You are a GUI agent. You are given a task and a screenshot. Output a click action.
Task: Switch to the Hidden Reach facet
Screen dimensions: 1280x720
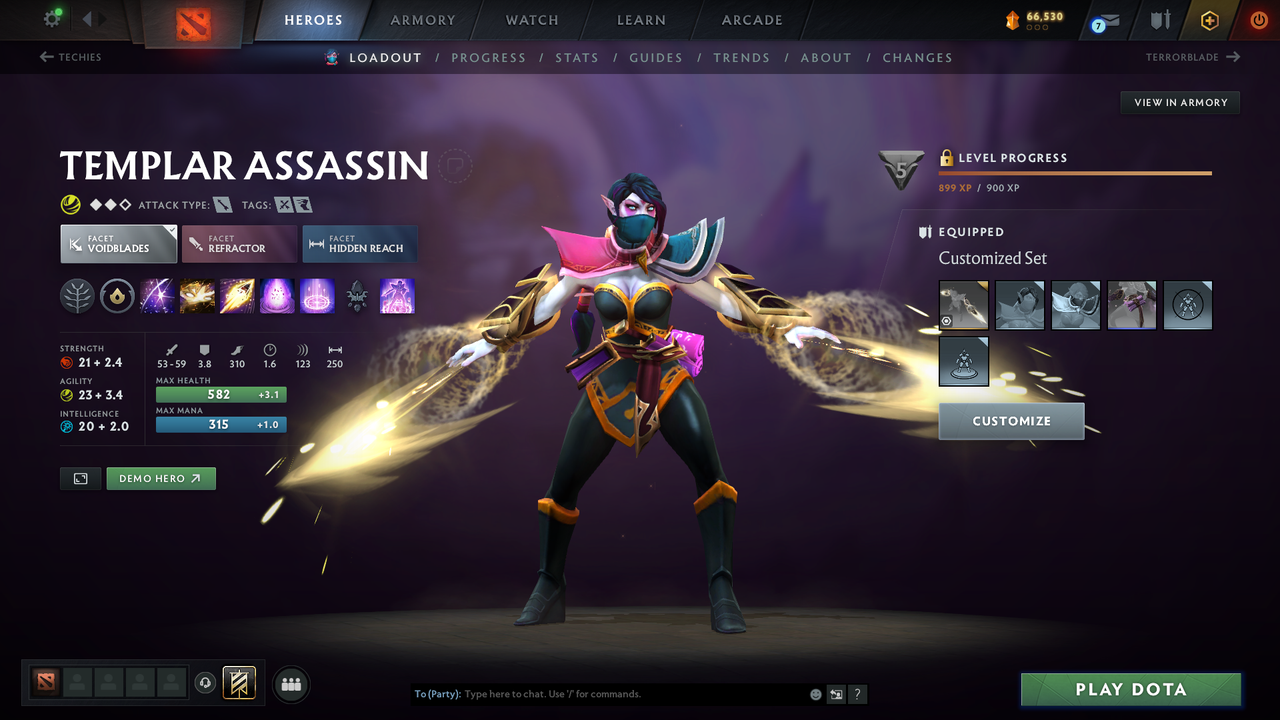[x=359, y=243]
